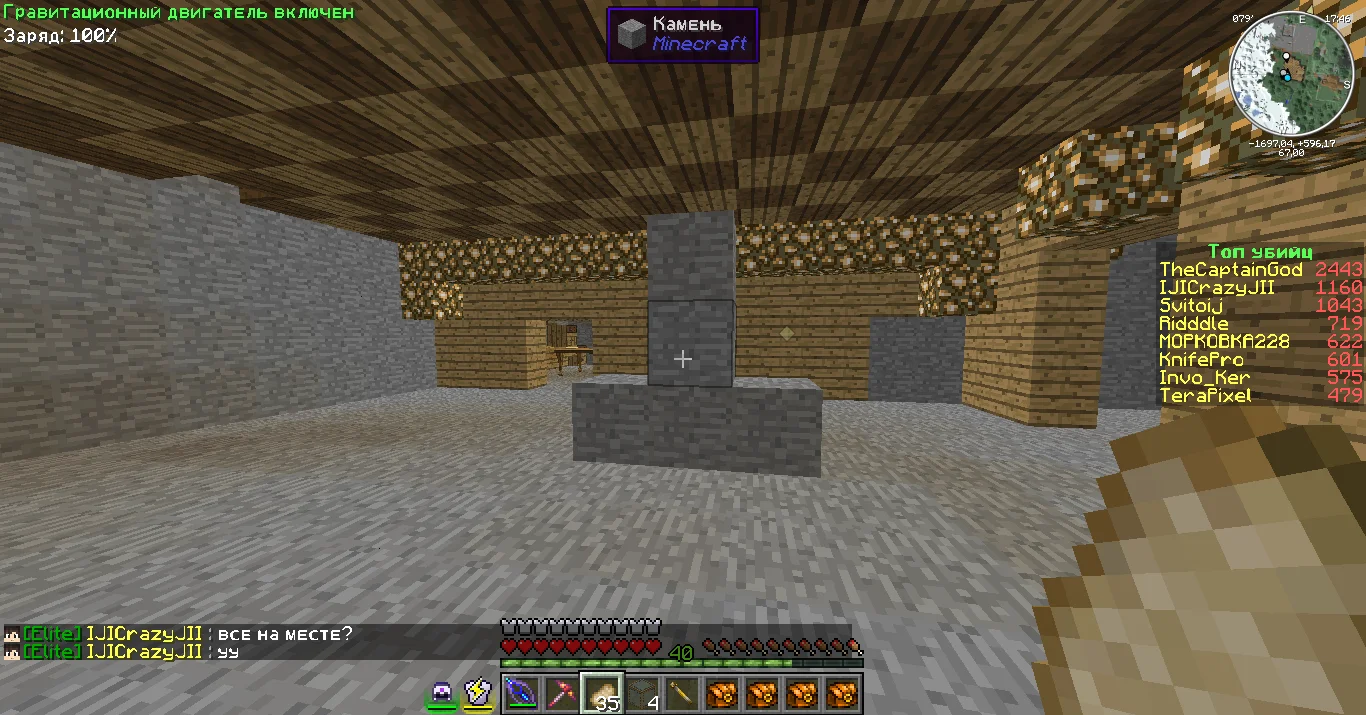Select the blue energy bow slot
The image size is (1366, 715).
521,693
